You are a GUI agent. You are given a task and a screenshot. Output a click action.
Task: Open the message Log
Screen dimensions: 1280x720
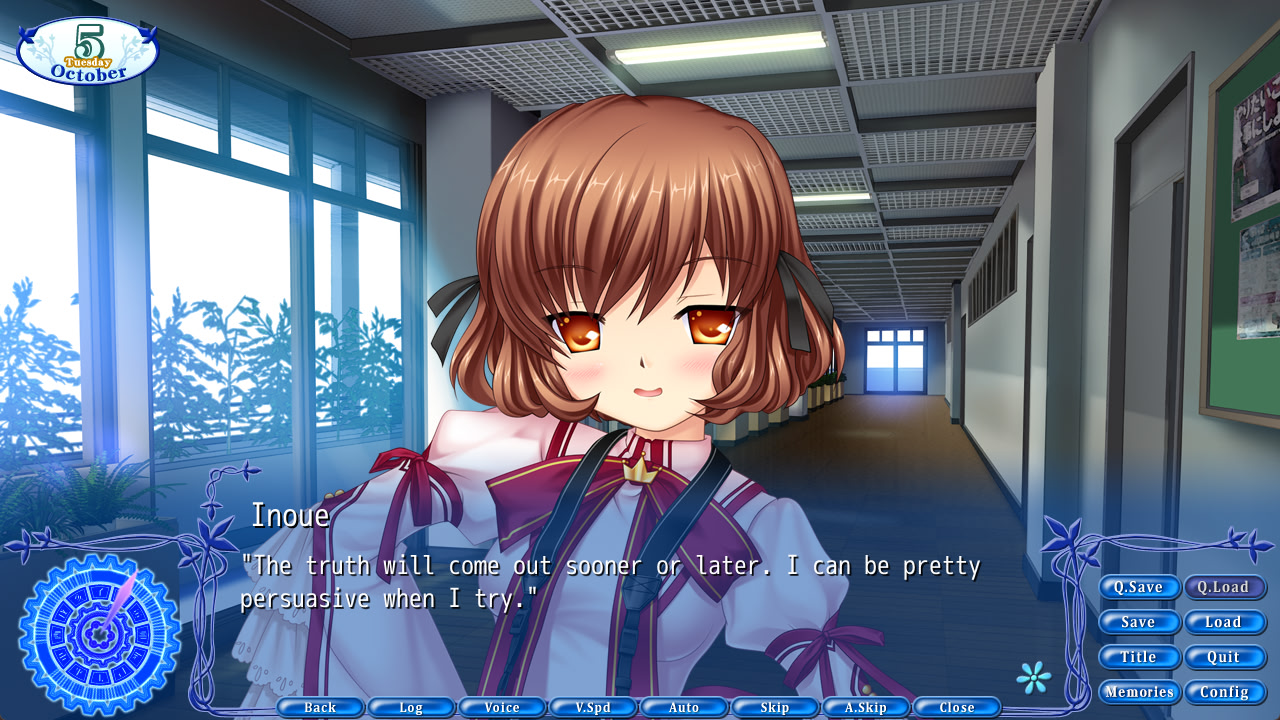coord(411,707)
